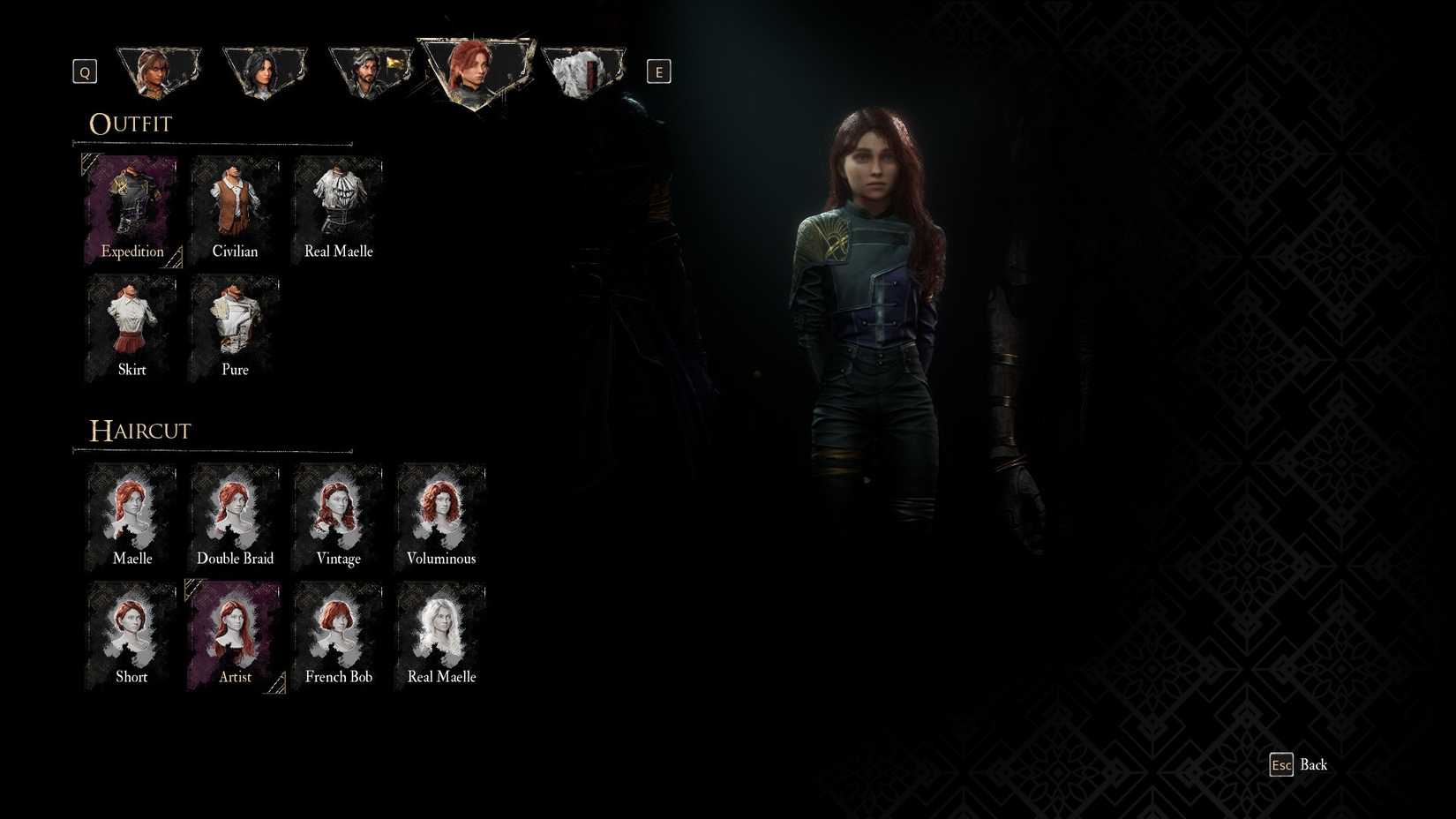The width and height of the screenshot is (1456, 819).
Task: Select the Expedition outfit
Action: coord(131,205)
